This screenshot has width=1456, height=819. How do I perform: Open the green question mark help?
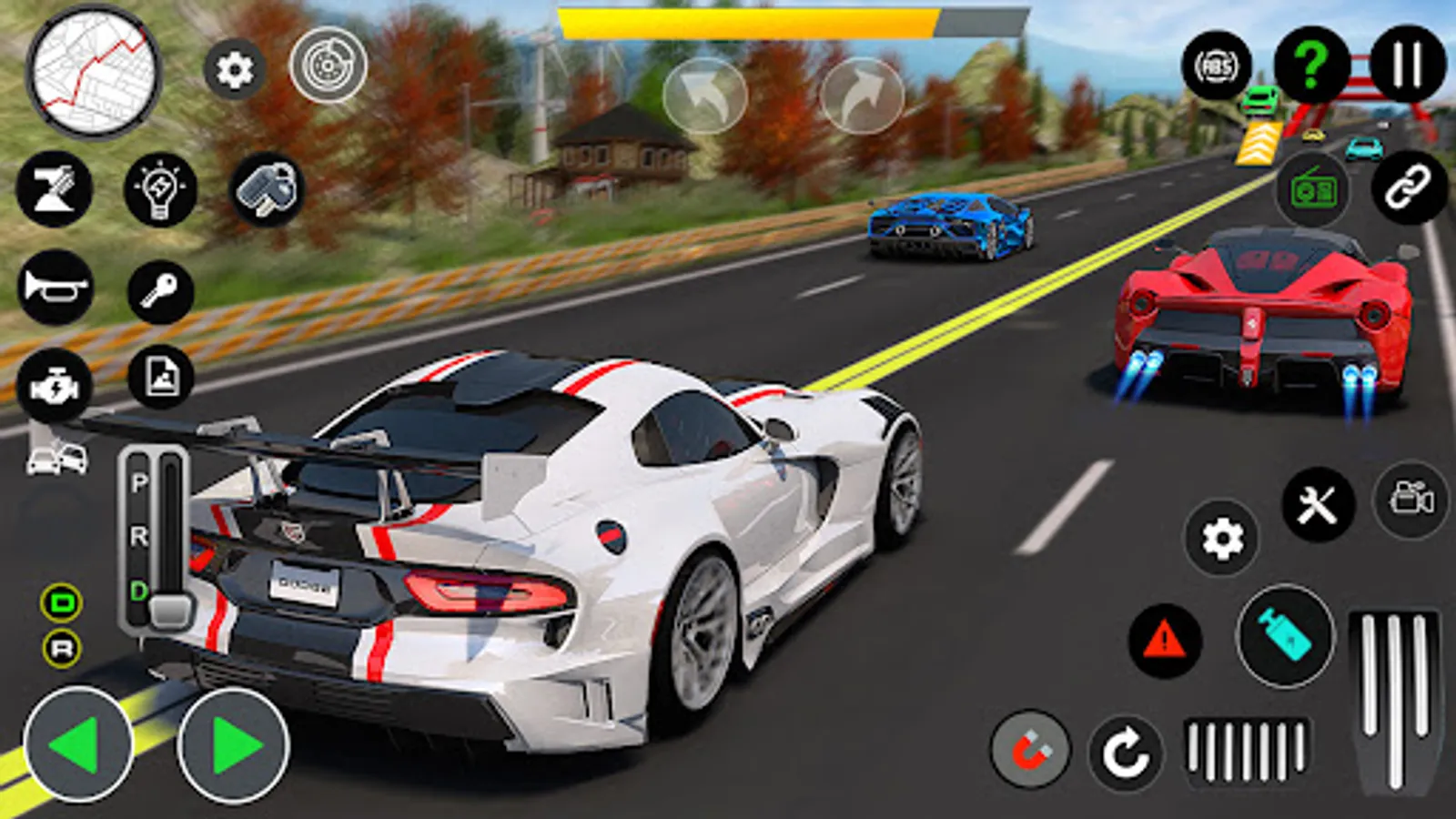click(x=1311, y=66)
